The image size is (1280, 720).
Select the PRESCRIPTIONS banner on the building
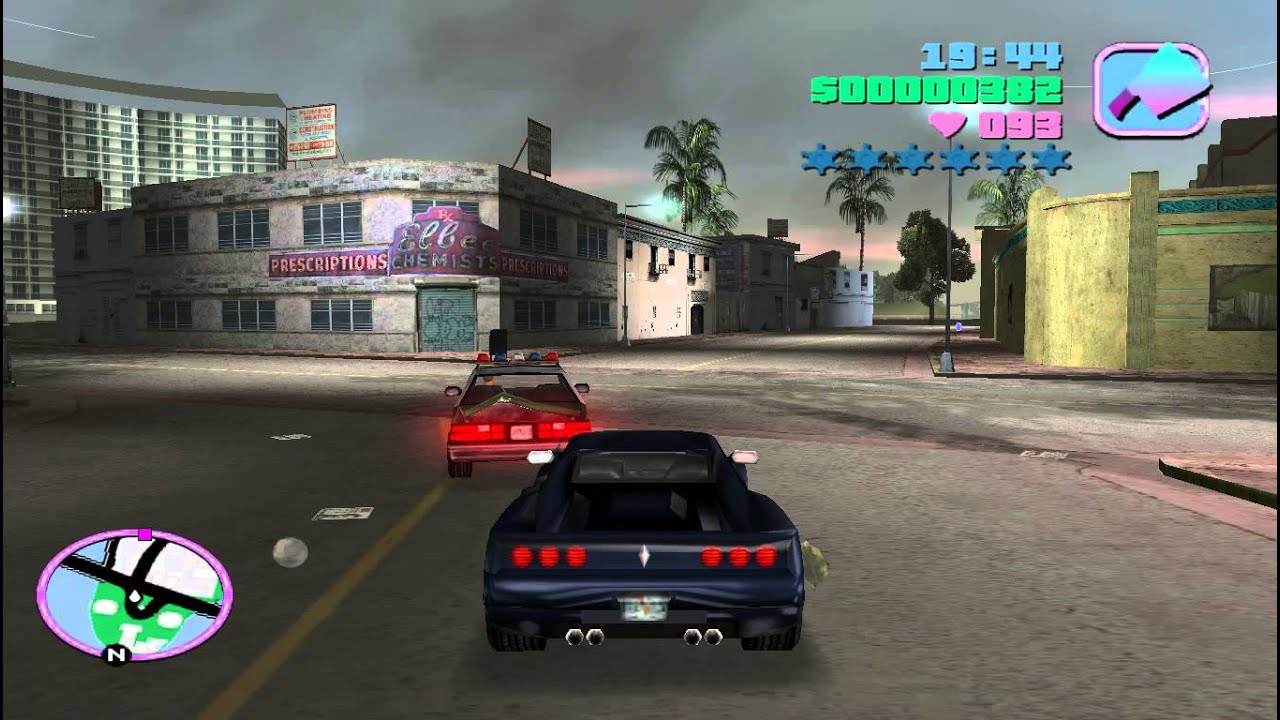(327, 265)
